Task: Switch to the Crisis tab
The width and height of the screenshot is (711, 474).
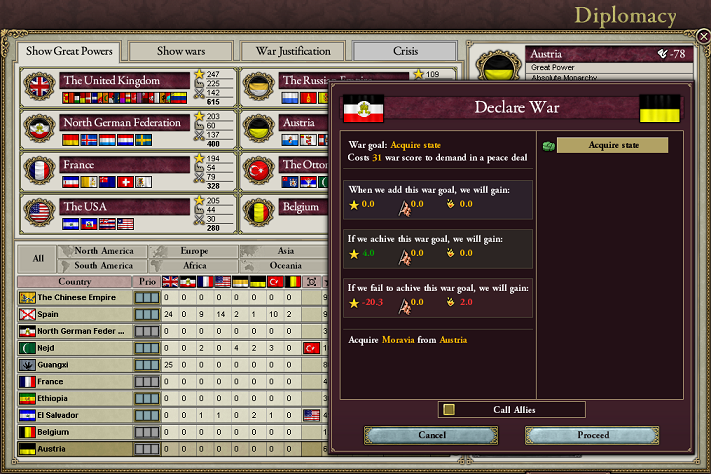Action: 405,51
